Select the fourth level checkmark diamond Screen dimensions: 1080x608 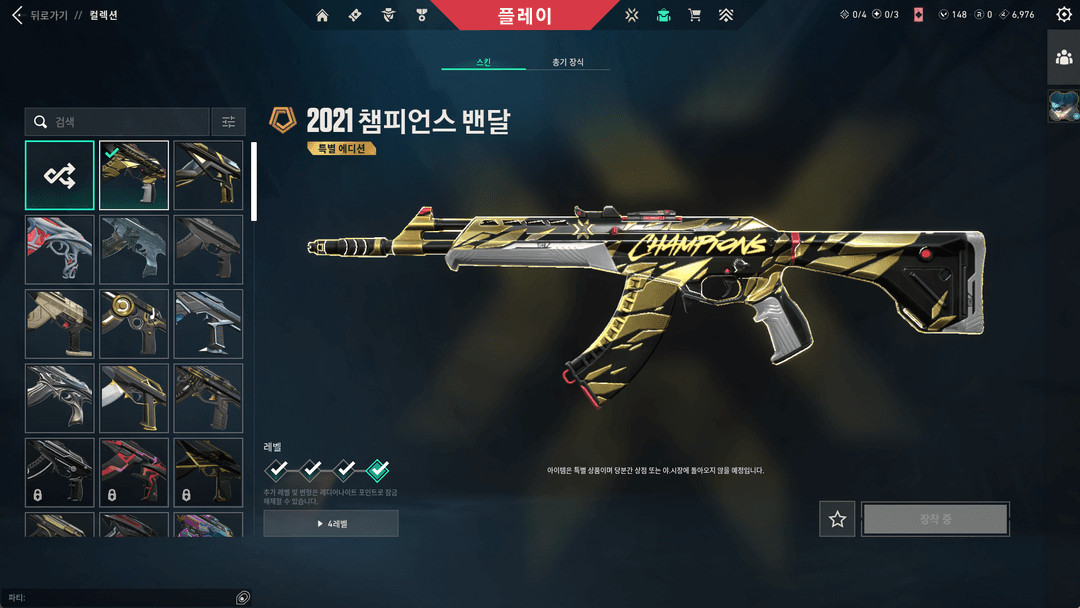[x=378, y=468]
